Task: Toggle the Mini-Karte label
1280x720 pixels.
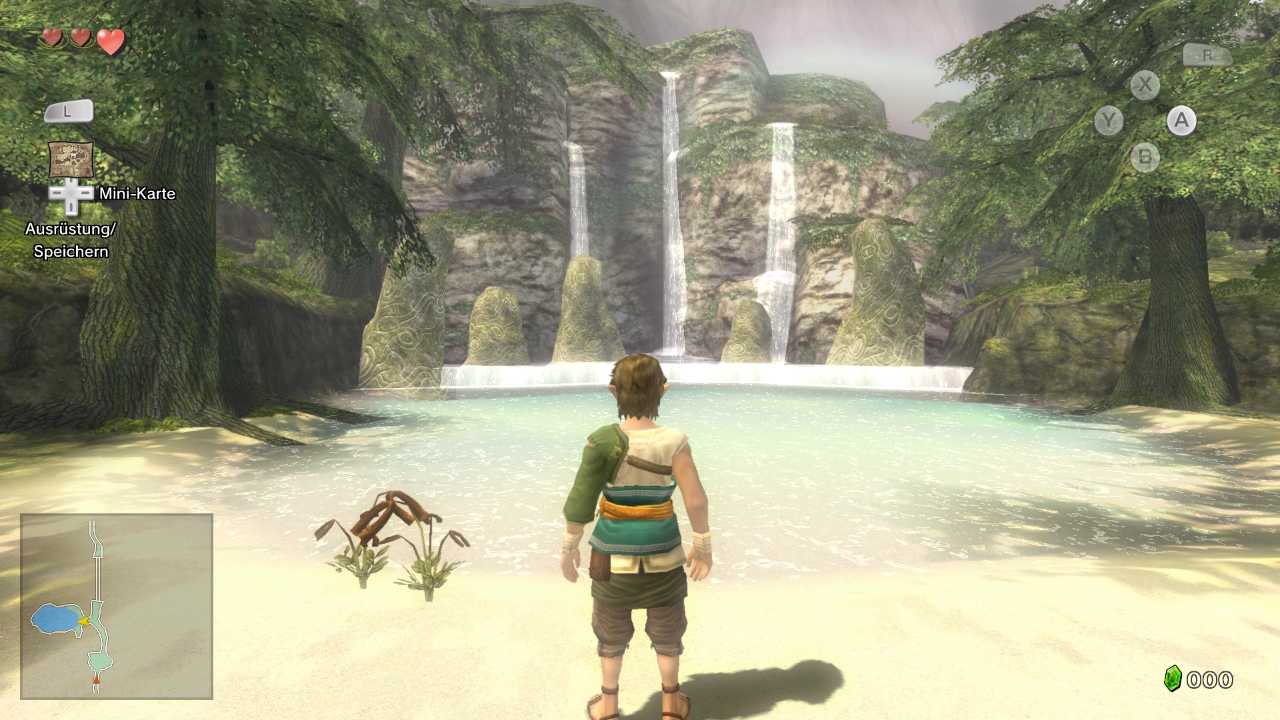Action: click(x=137, y=194)
